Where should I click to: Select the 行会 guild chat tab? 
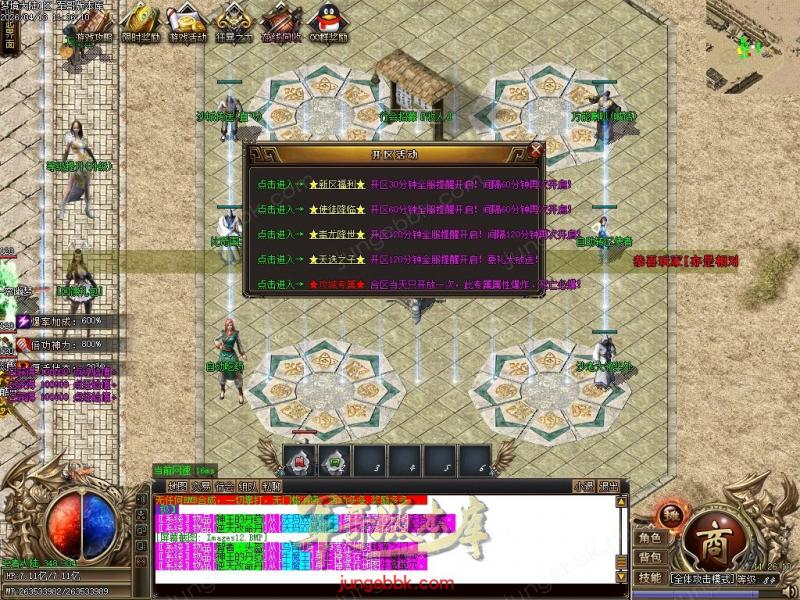224,486
